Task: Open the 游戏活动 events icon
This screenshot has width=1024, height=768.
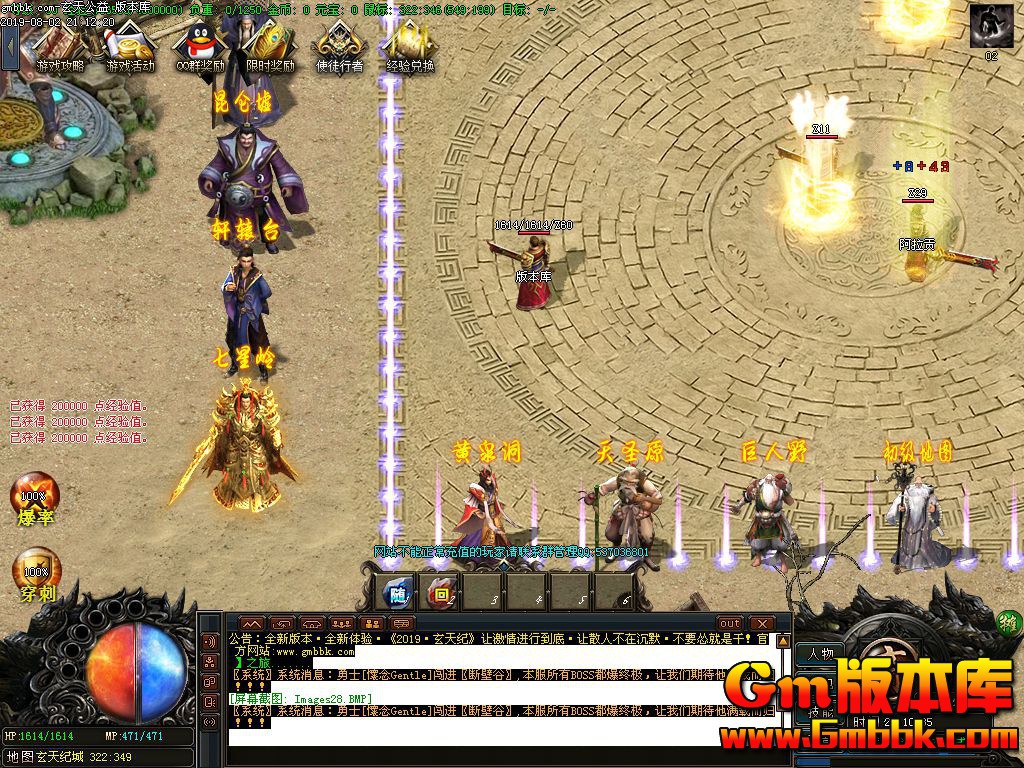Action: click(x=130, y=47)
